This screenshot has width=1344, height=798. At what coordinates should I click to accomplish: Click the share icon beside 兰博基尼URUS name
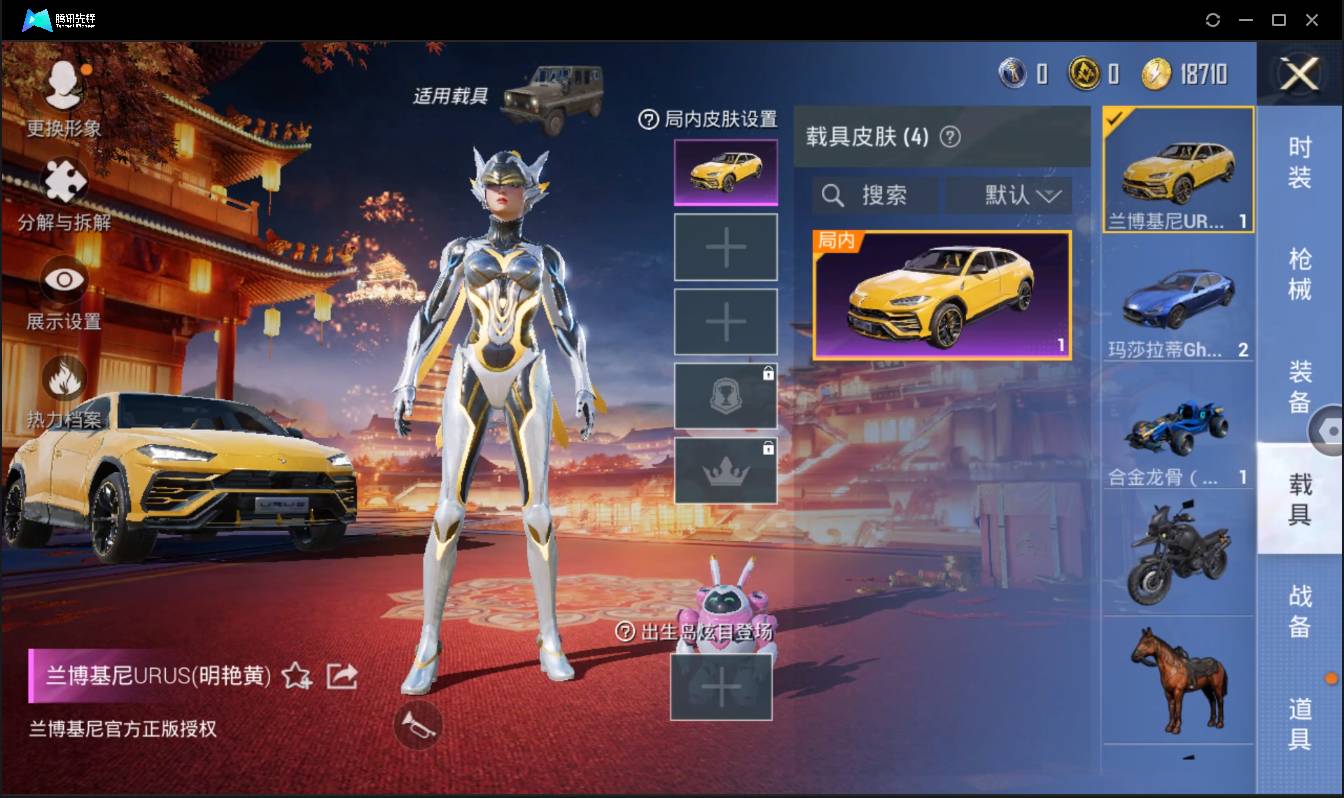click(x=342, y=676)
